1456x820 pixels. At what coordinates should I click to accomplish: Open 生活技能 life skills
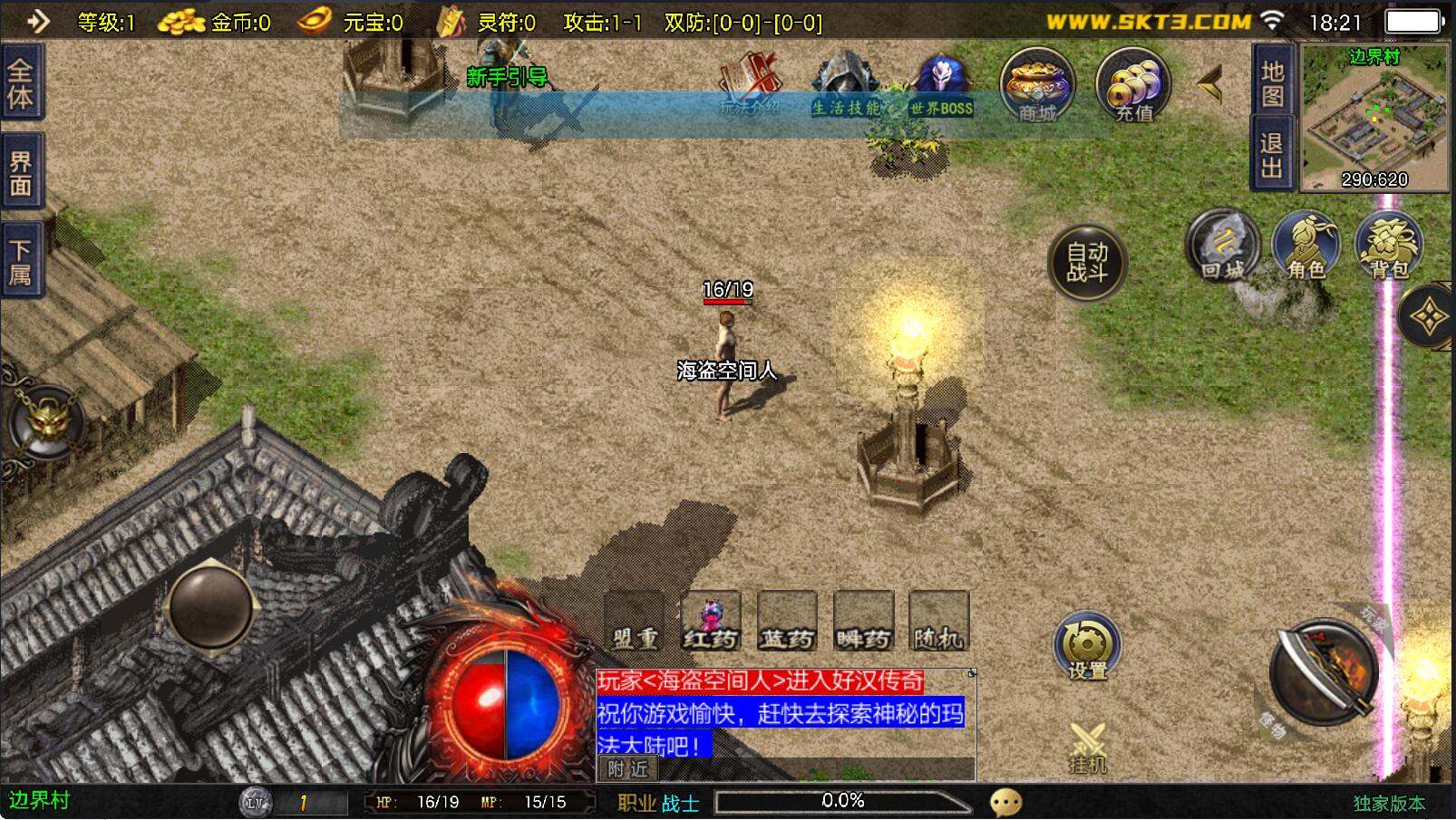[845, 85]
